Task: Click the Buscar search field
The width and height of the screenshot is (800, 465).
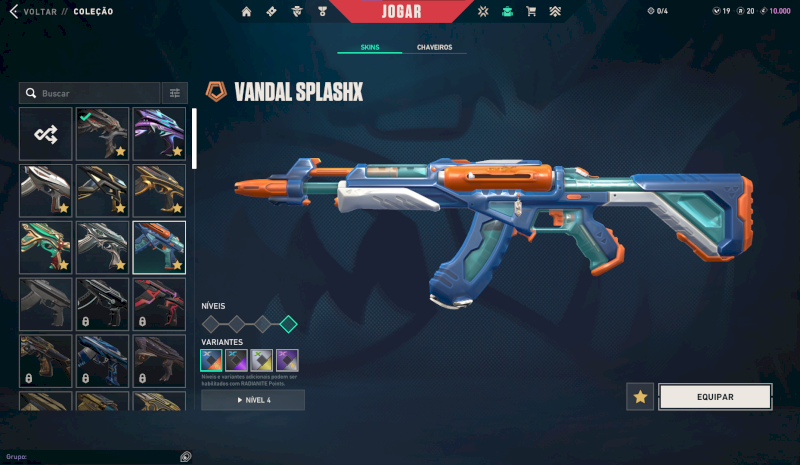Action: point(95,93)
